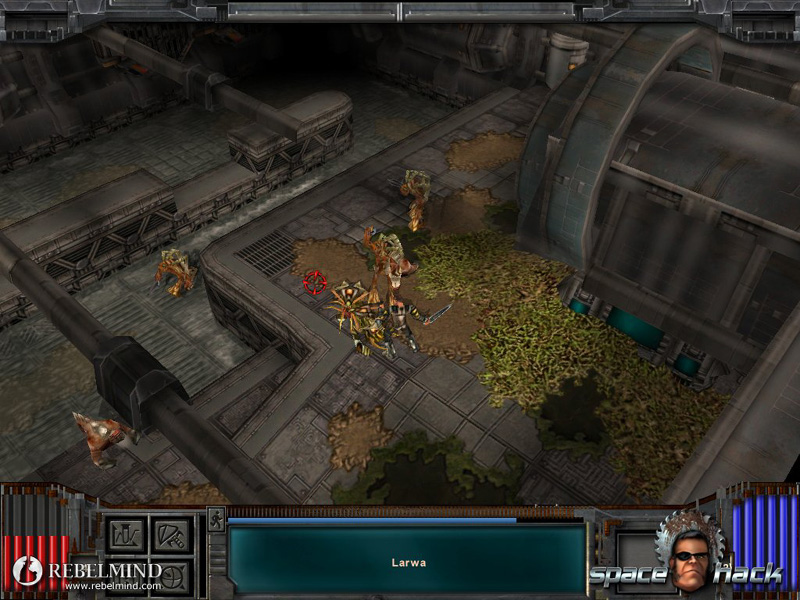This screenshot has height=600, width=800.
Task: Click the kite-shaped tool icon button
Action: pyautogui.click(x=170, y=534)
